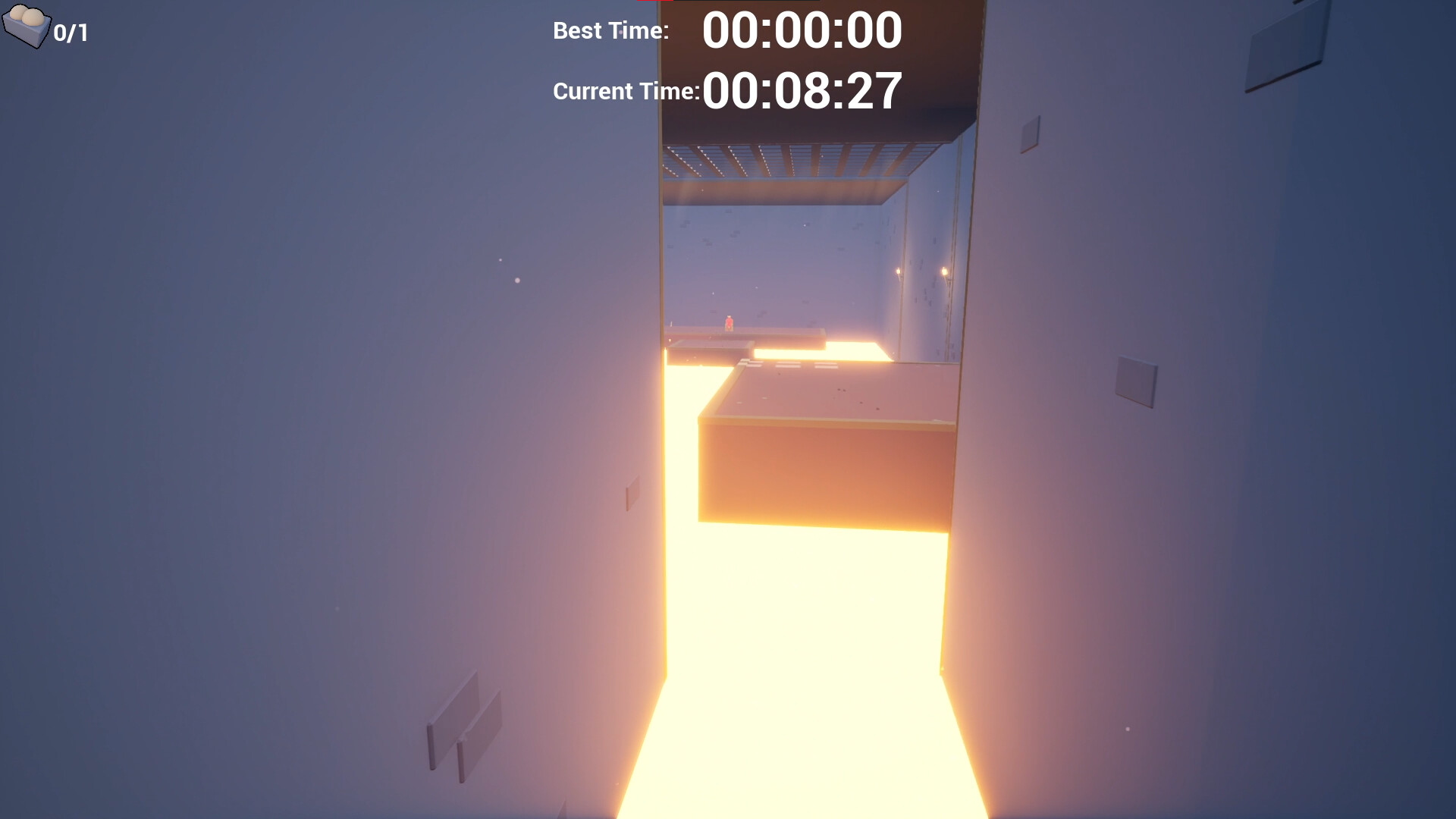Viewport: 1456px width, 819px height.
Task: Select the 0/1 egg counter
Action: [70, 32]
